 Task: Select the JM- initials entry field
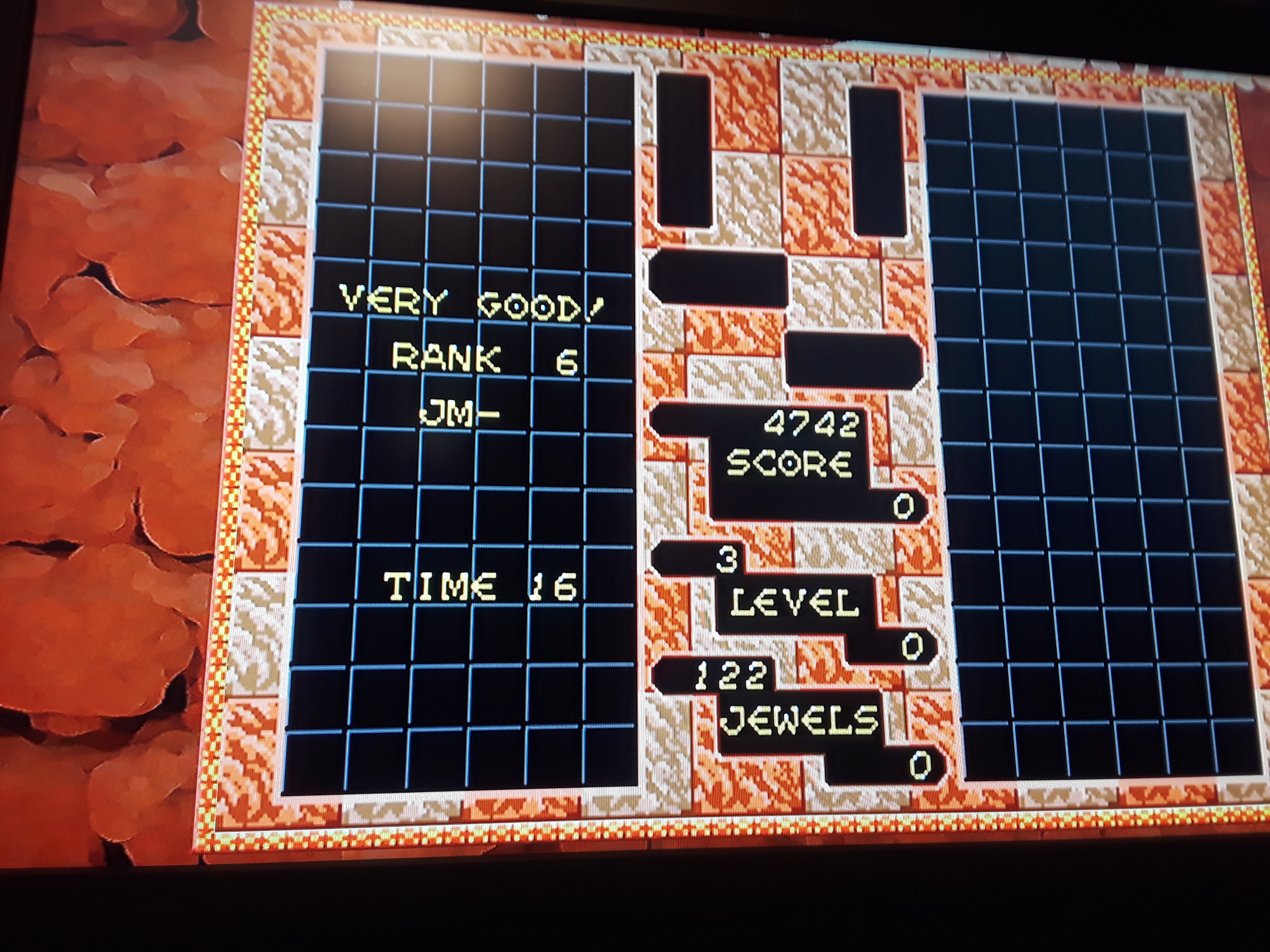[459, 412]
